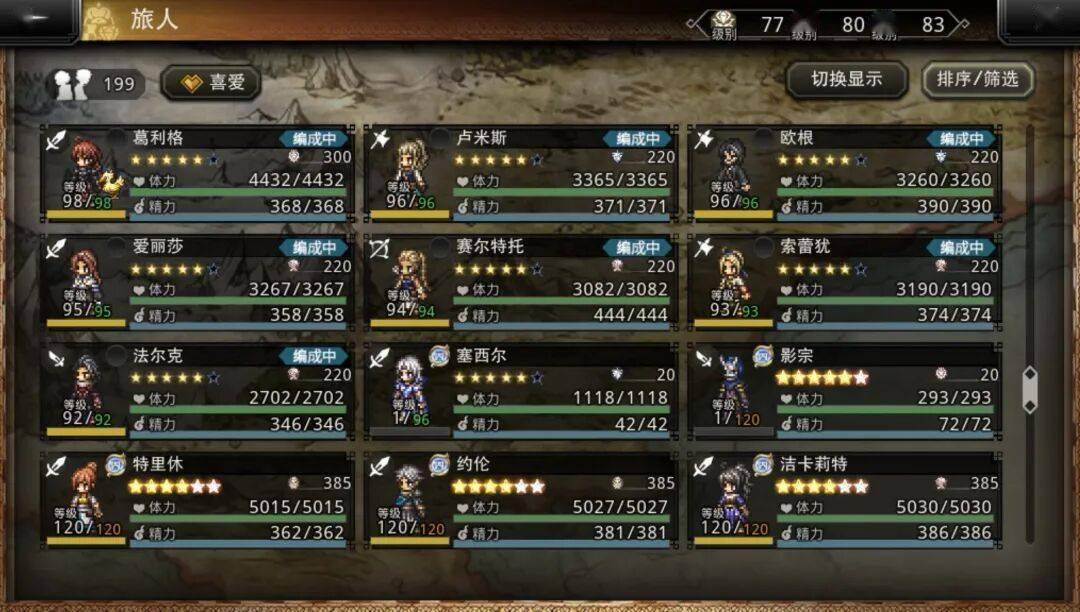Viewport: 1080px width, 612px height.
Task: Pick traveler 特里休's card
Action: pyautogui.click(x=196, y=499)
